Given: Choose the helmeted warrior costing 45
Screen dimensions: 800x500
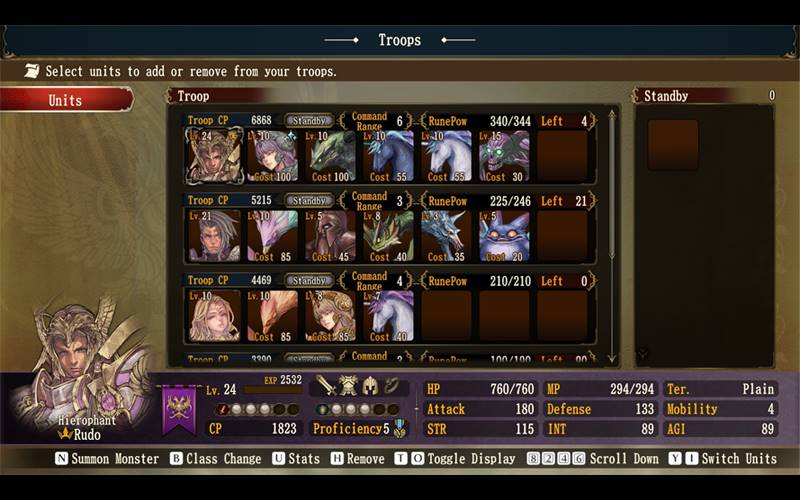Looking at the screenshot, I should pos(331,236).
